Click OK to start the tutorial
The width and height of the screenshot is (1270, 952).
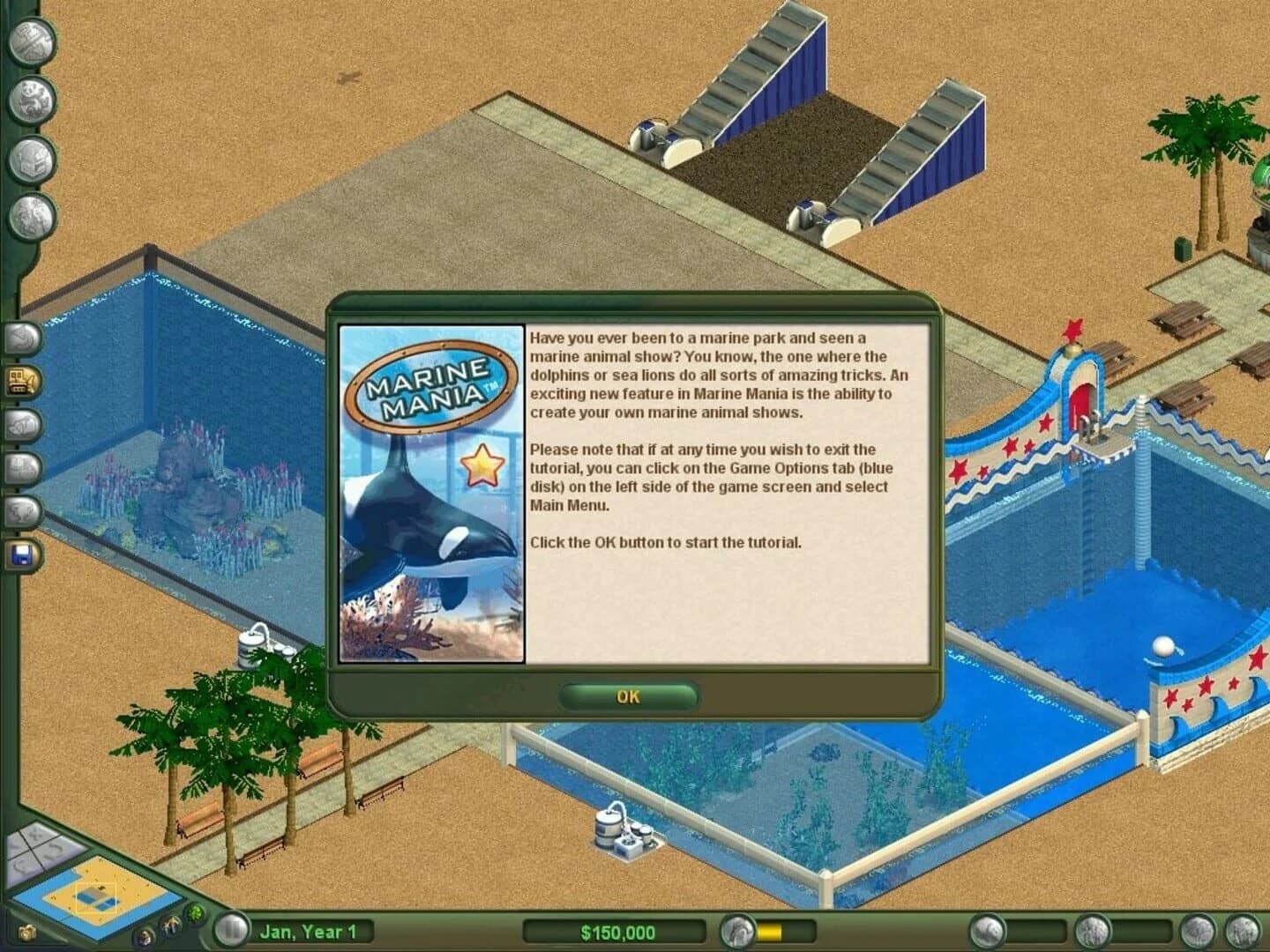coord(627,696)
